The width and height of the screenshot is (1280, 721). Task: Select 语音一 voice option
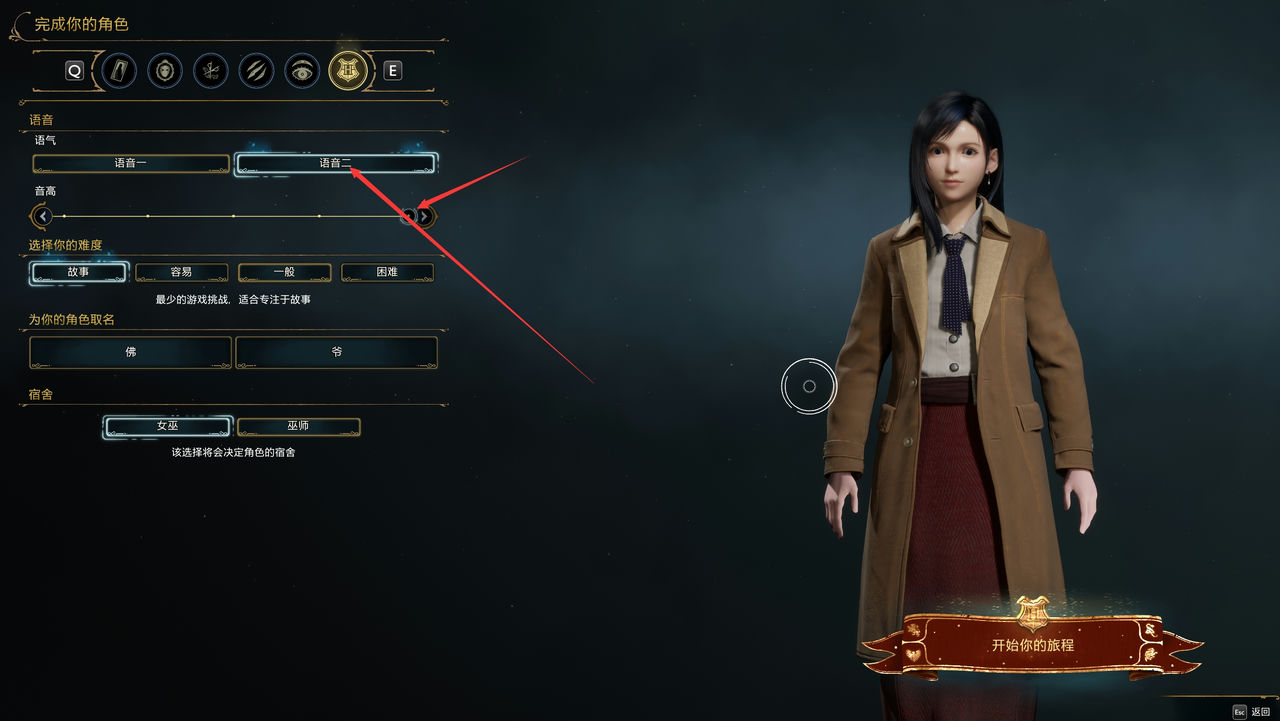[x=130, y=163]
